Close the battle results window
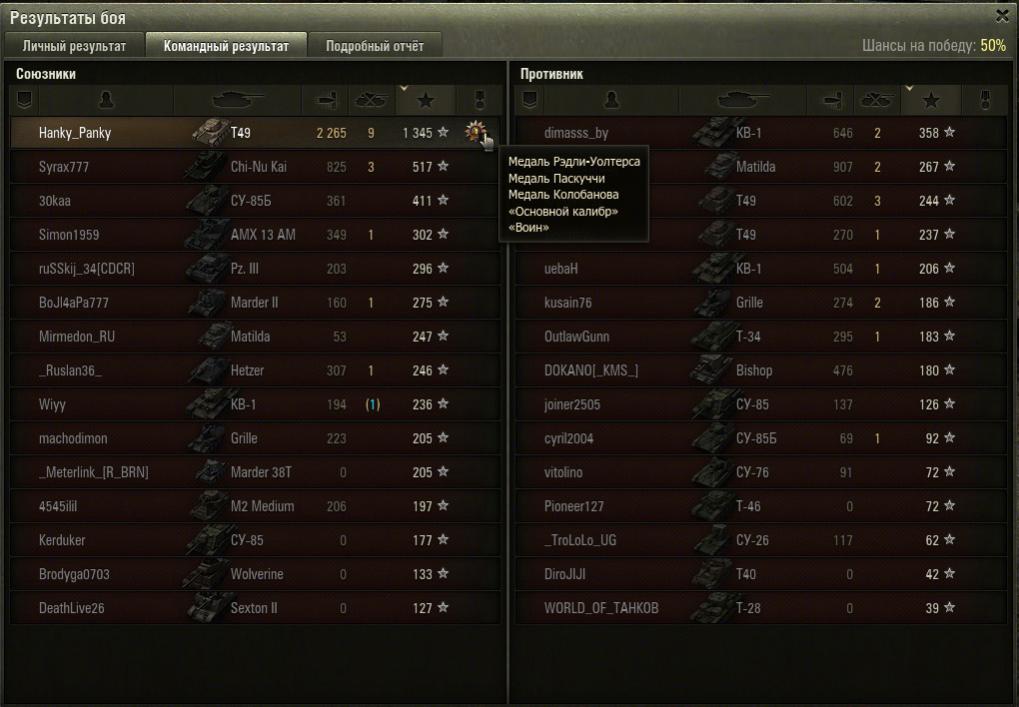Viewport: 1019px width, 707px height. 1002,16
